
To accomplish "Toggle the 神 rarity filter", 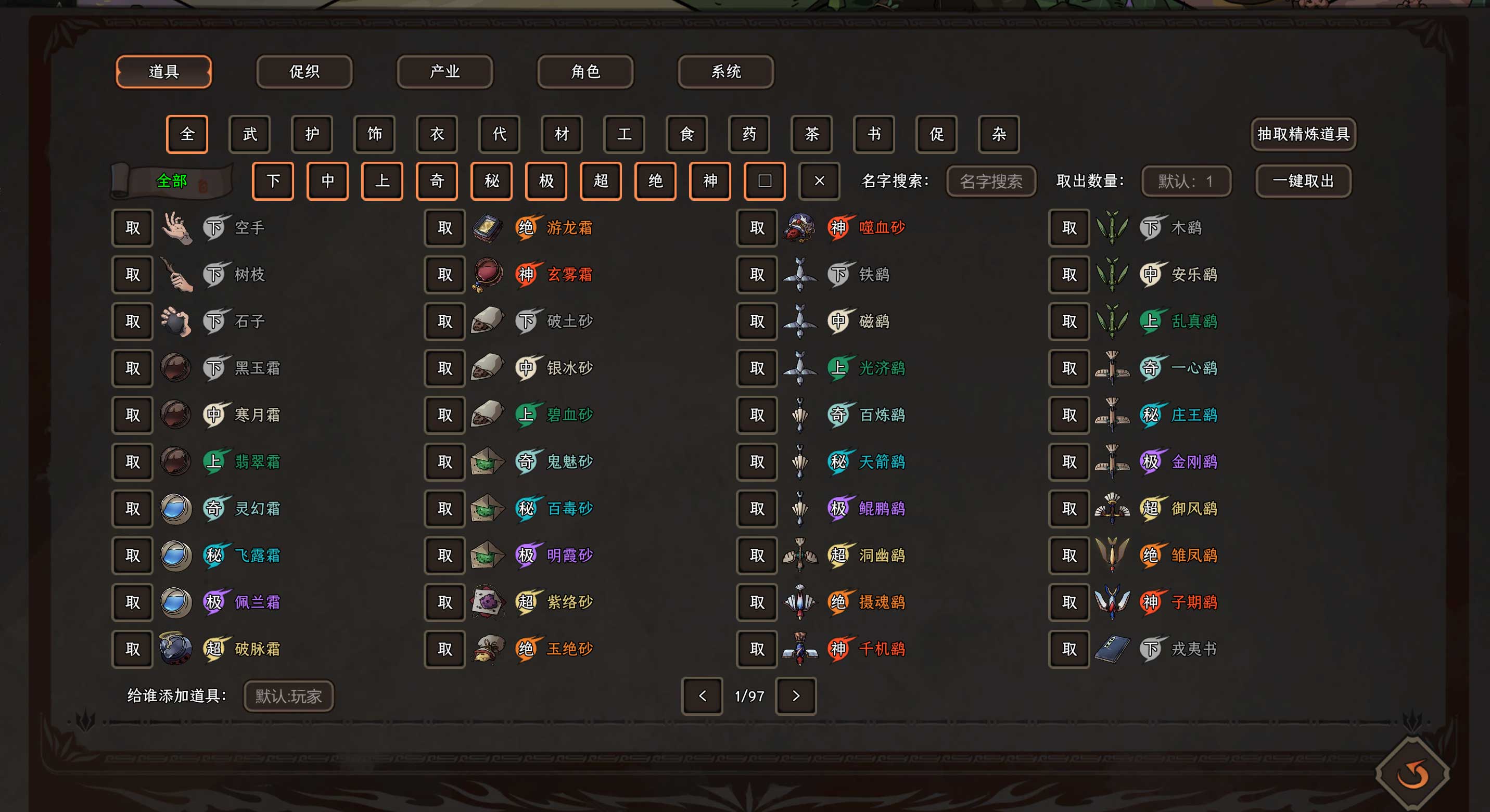I will pos(710,181).
